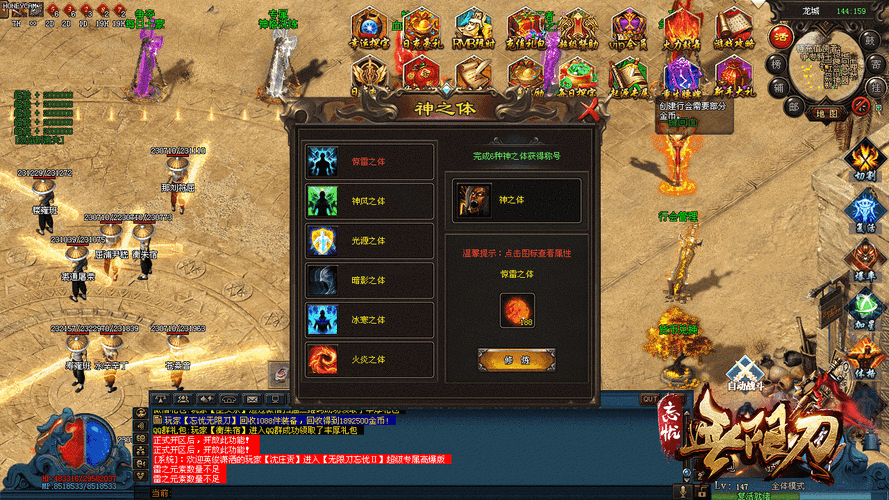889x500 pixels.
Task: Click the 修炼 cultivate button
Action: pos(516,358)
